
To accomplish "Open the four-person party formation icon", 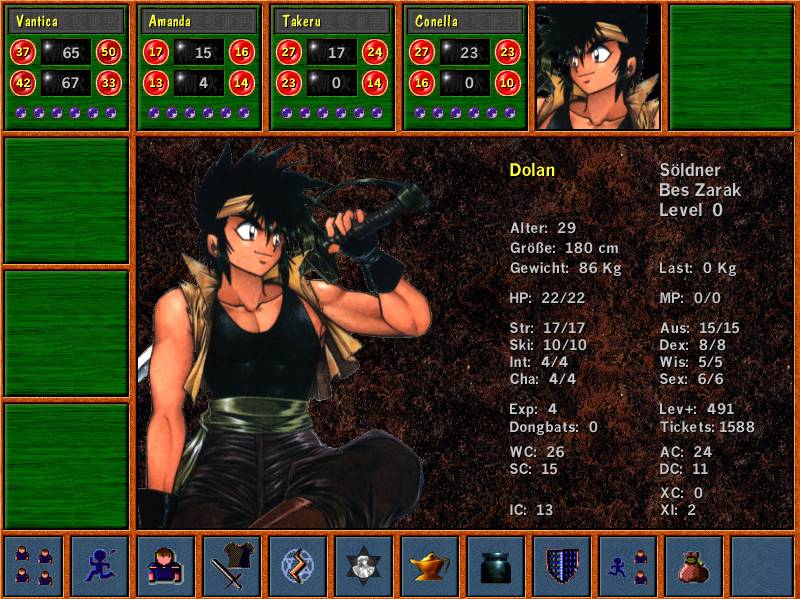I will pos(33,566).
